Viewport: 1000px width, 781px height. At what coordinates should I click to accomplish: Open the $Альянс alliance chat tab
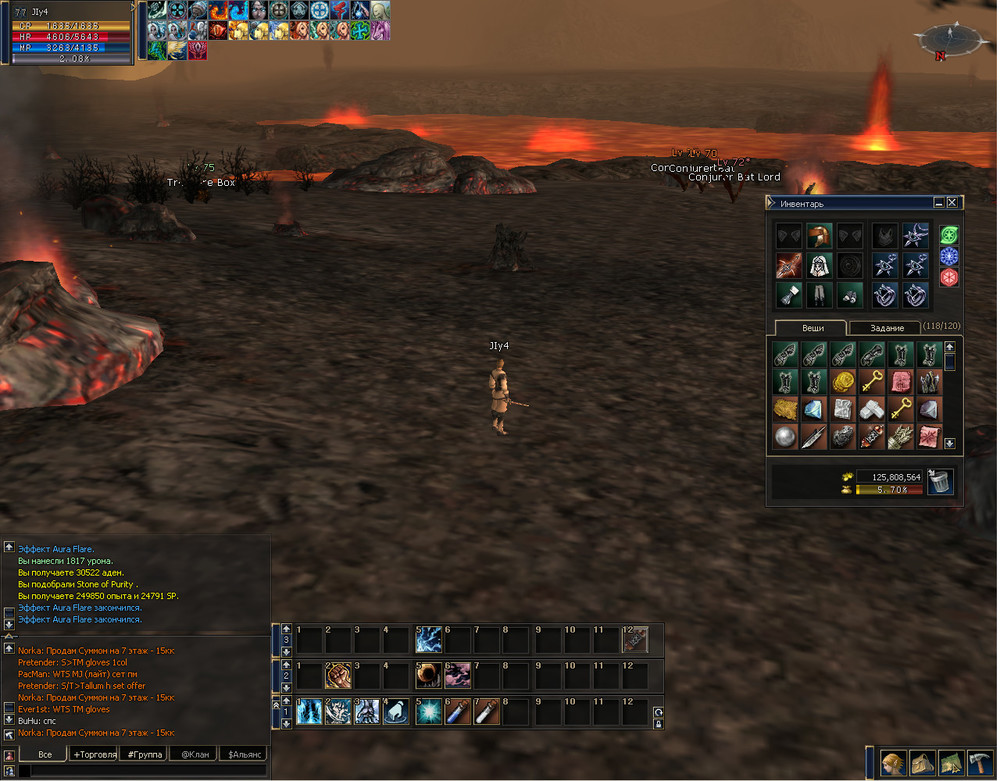[243, 754]
